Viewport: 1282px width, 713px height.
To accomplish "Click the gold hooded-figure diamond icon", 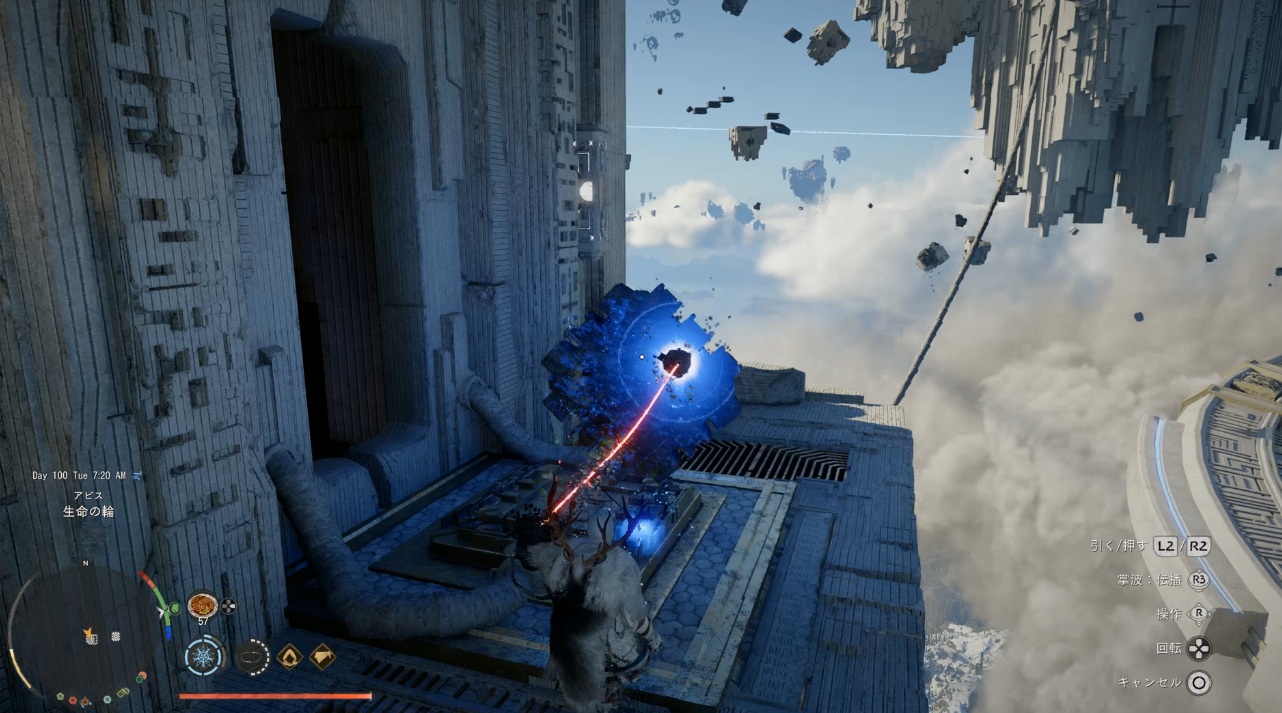I will [x=290, y=656].
